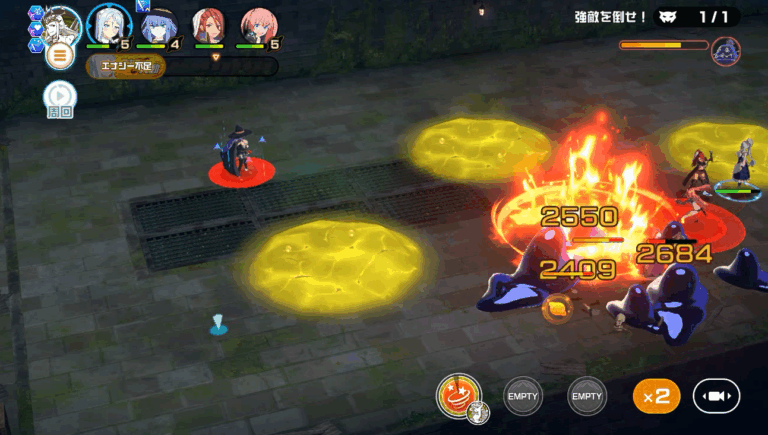This screenshot has width=768, height=435.
Task: Tap the エナジー不足 energy gauge
Action: [x=126, y=67]
